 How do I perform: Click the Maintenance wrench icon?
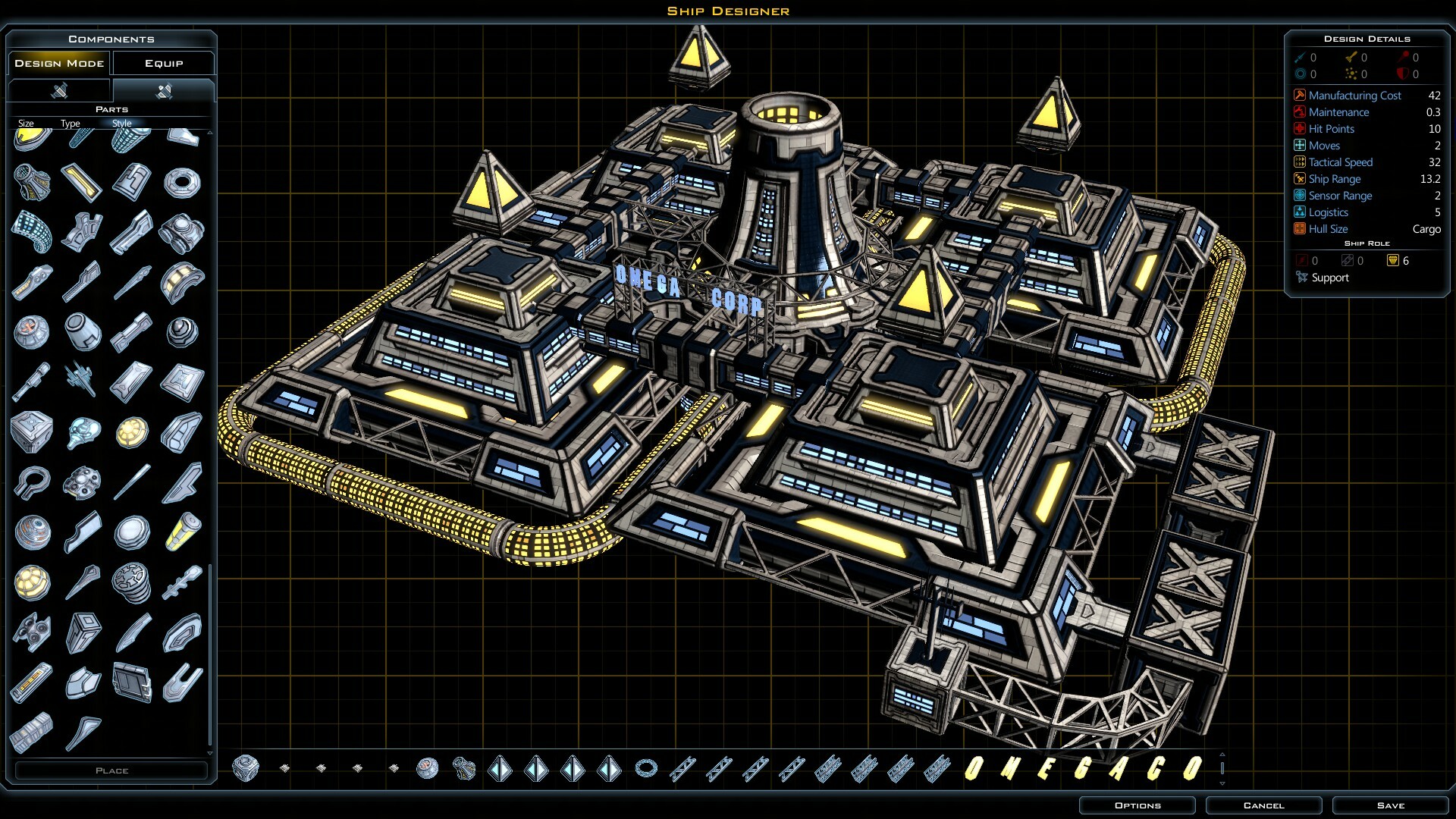click(1298, 111)
